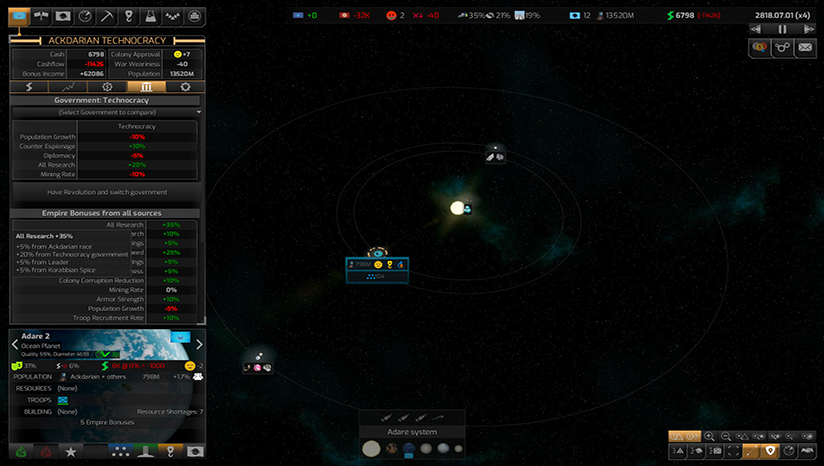Zoom in using the magnifier plus button
Screen dimensions: 824x466
pyautogui.click(x=709, y=436)
